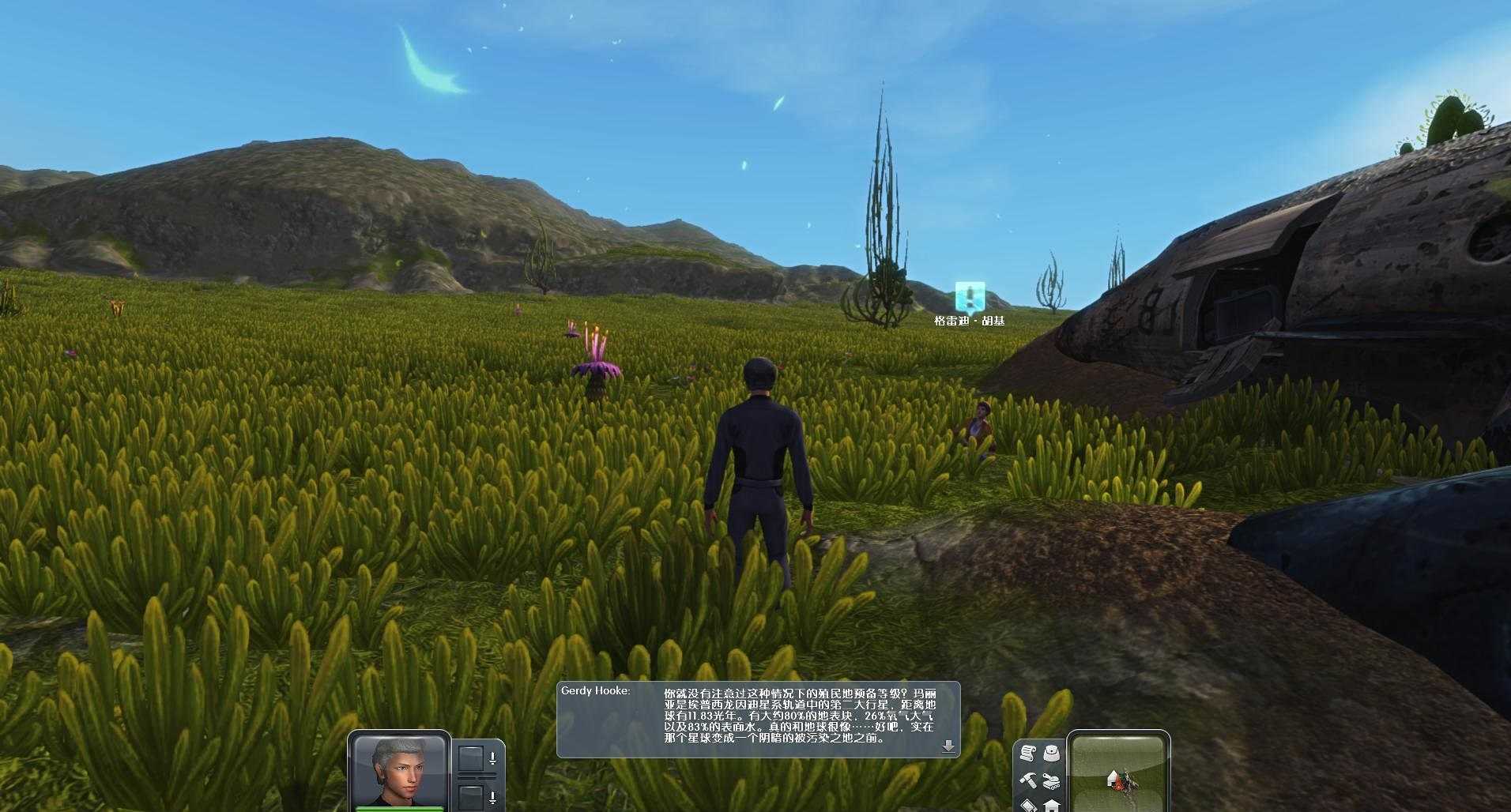Viewport: 1511px width, 812px height.
Task: Open the backpack inventory icon
Action: point(1051,754)
